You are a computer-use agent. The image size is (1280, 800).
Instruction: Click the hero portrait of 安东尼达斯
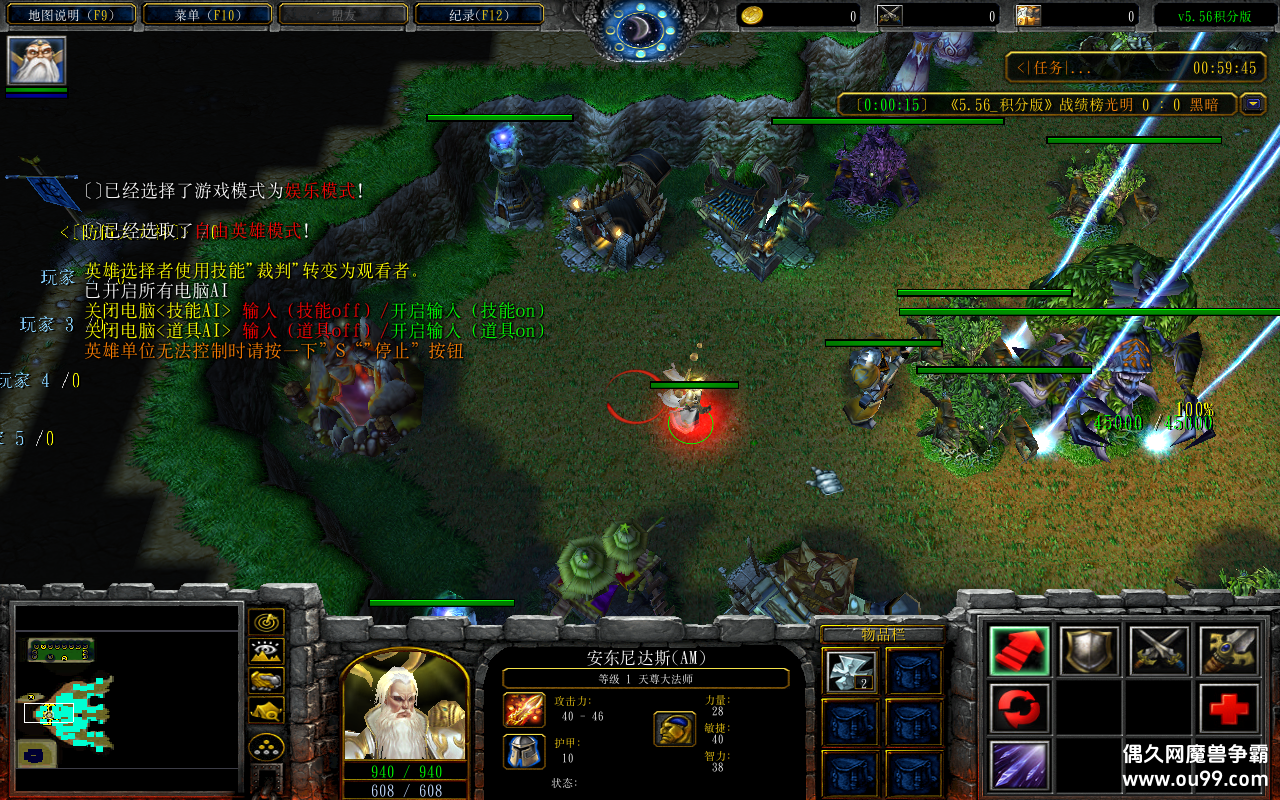405,705
